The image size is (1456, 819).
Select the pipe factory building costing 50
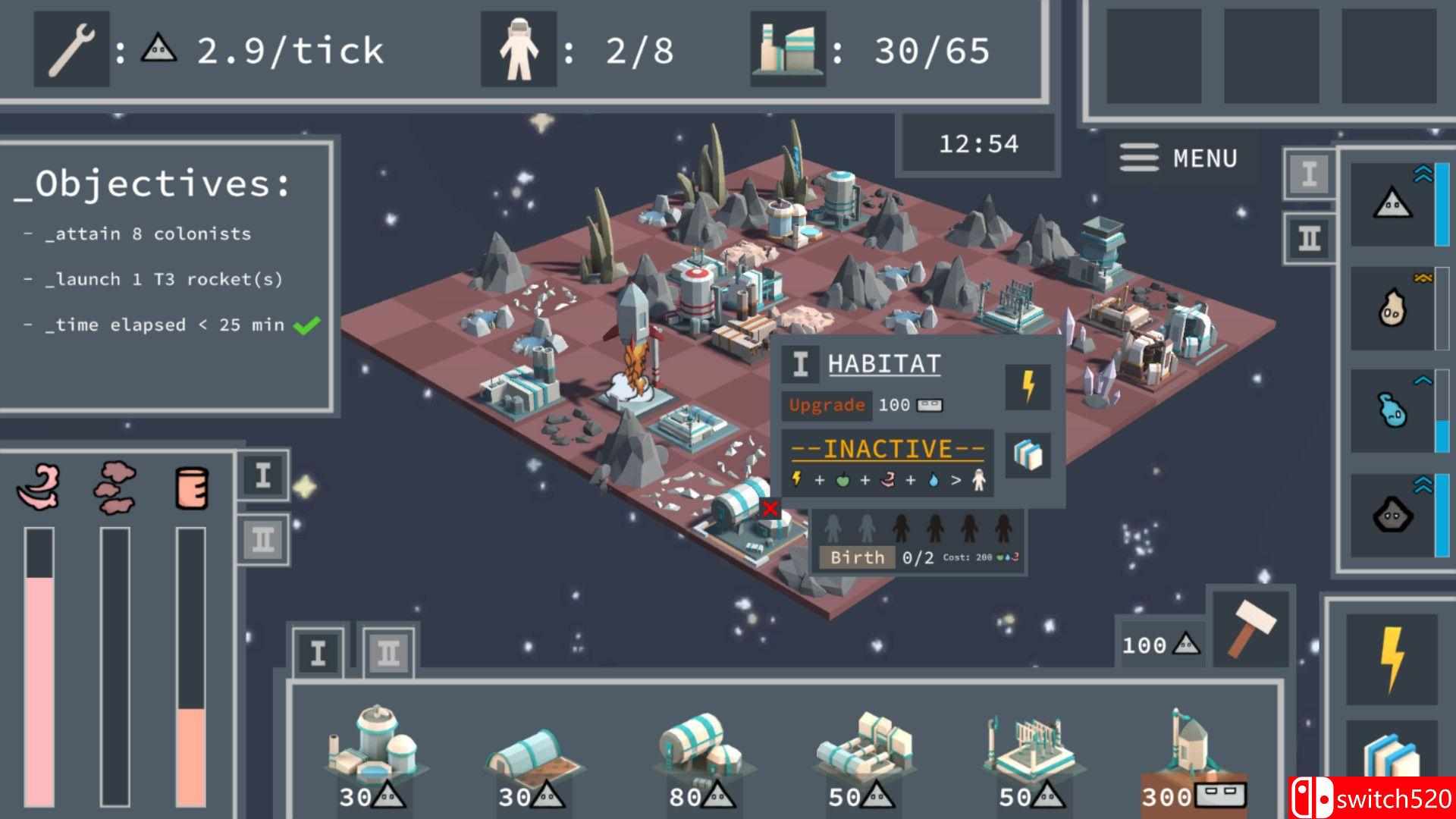(x=864, y=755)
